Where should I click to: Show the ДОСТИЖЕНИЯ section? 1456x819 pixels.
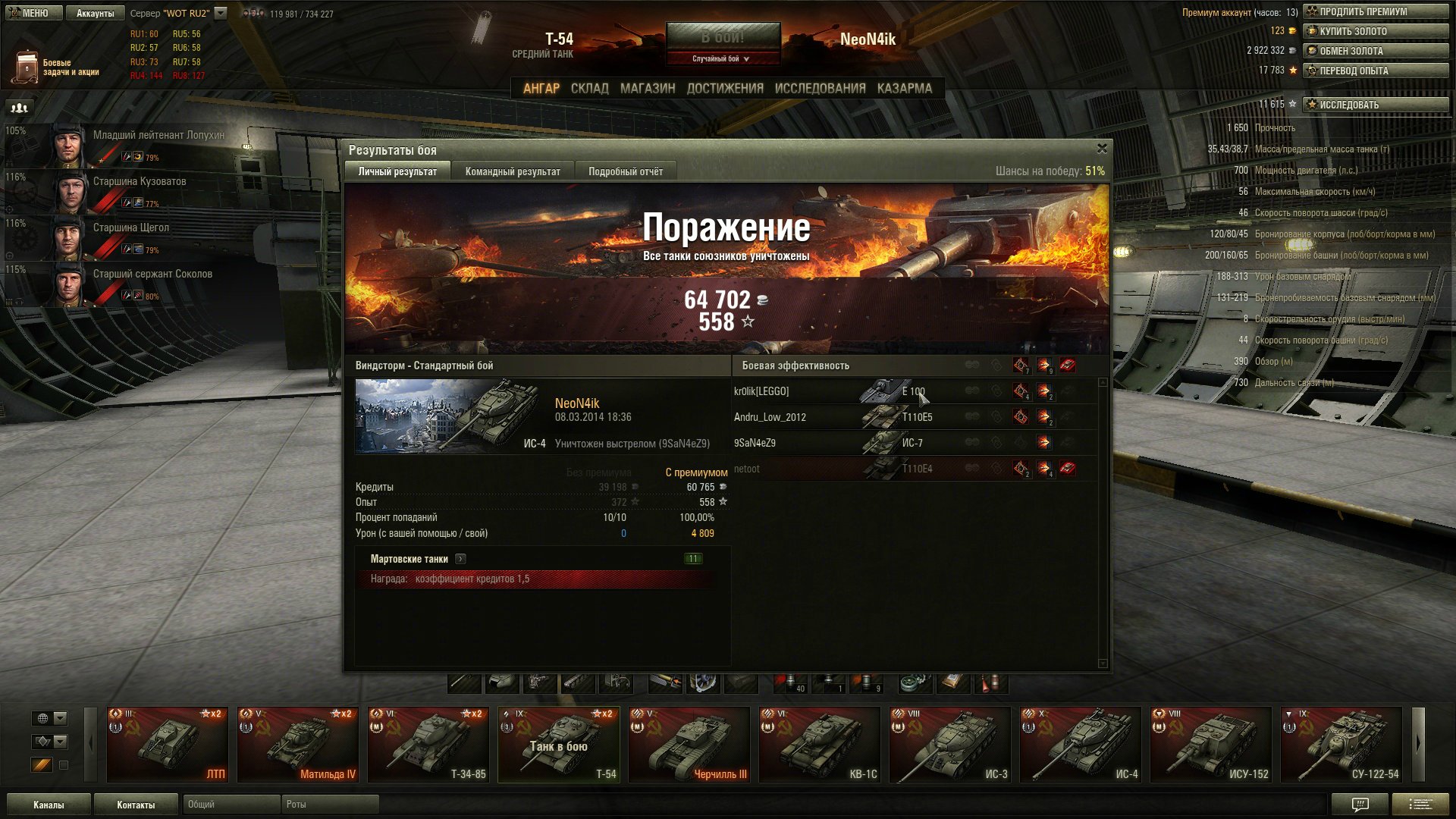(725, 88)
